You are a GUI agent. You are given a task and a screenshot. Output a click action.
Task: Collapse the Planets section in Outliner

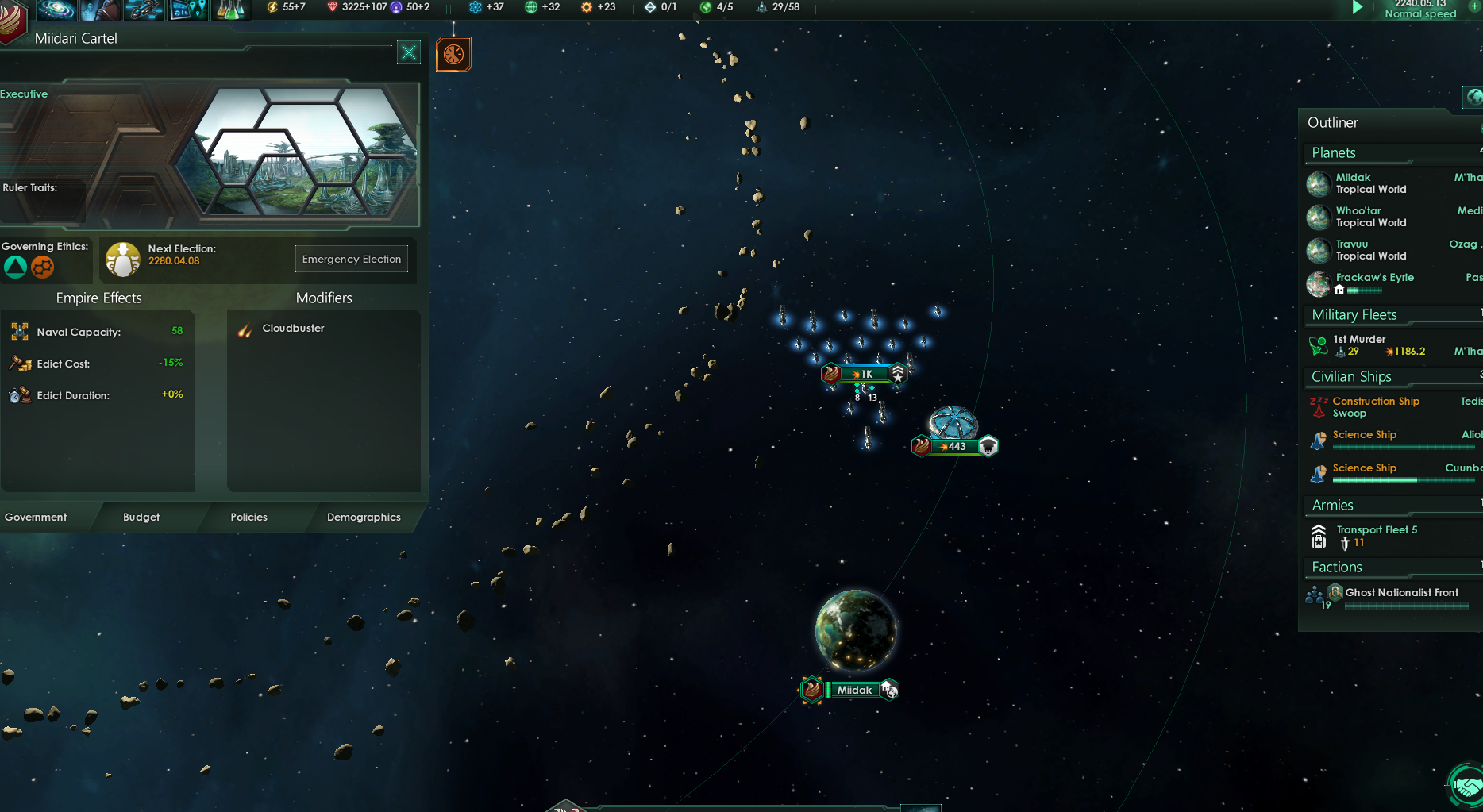point(1333,152)
